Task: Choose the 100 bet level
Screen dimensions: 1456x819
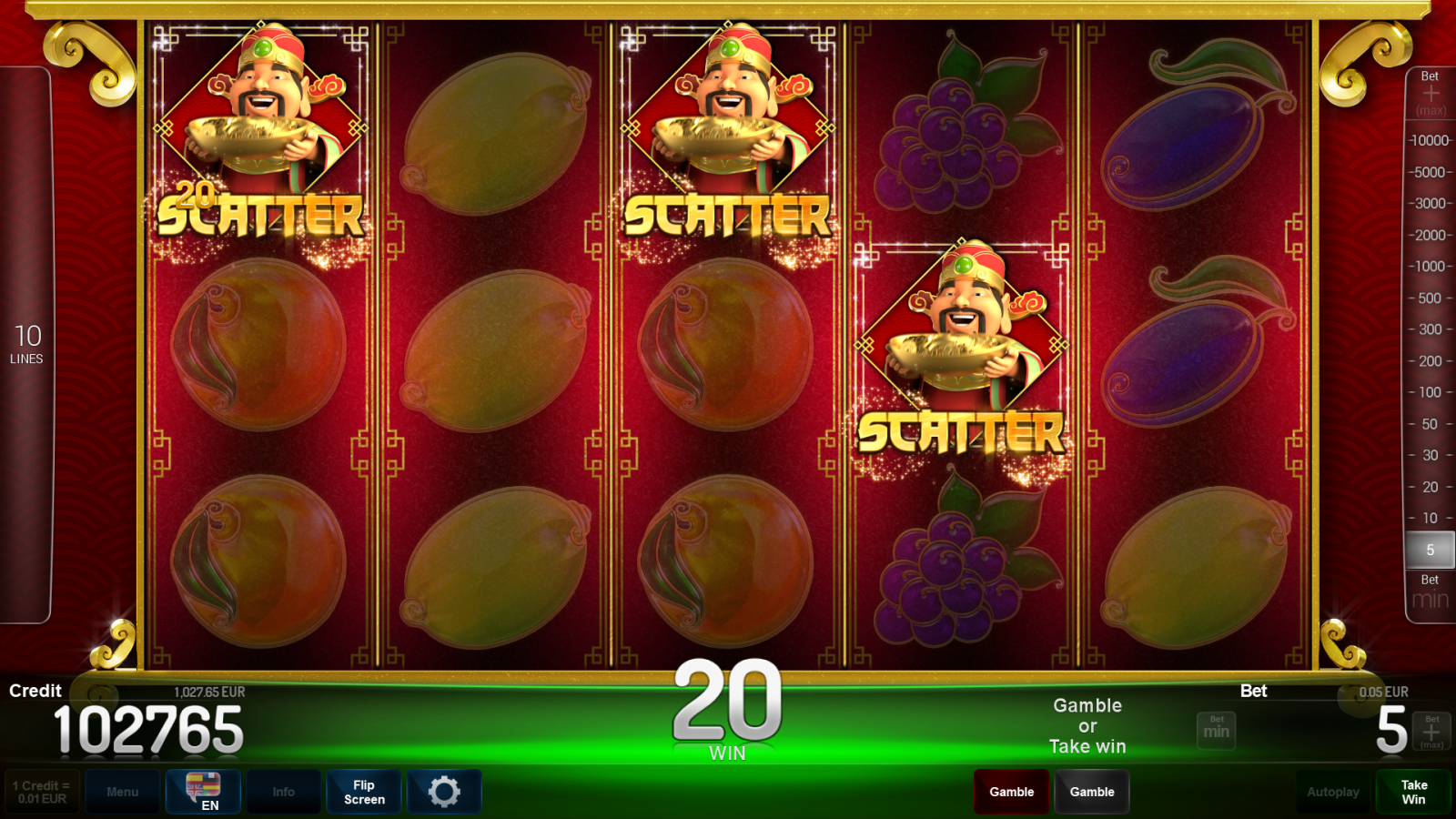Action: [x=1430, y=392]
